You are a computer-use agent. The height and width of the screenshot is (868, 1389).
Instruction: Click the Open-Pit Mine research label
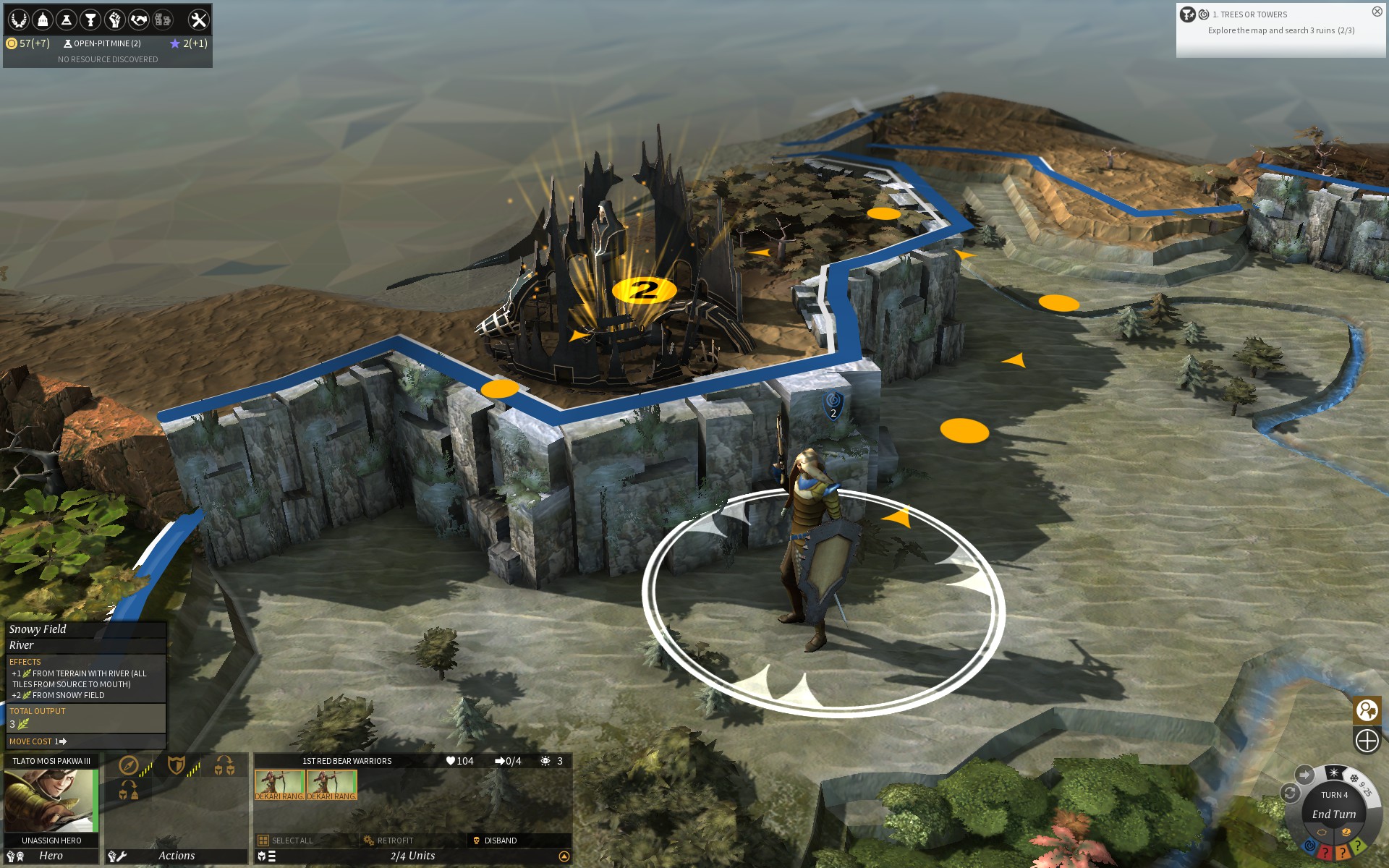coord(102,43)
